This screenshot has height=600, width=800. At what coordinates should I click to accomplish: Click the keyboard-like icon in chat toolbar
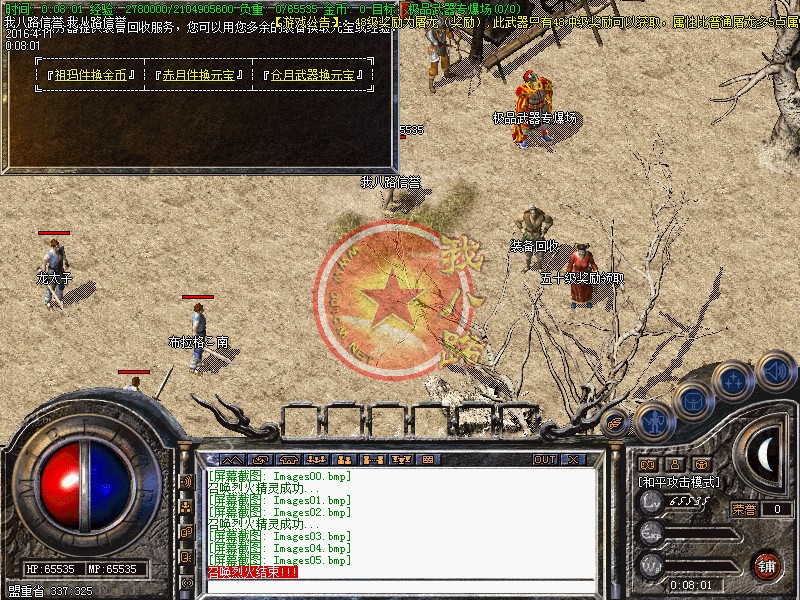click(x=427, y=460)
